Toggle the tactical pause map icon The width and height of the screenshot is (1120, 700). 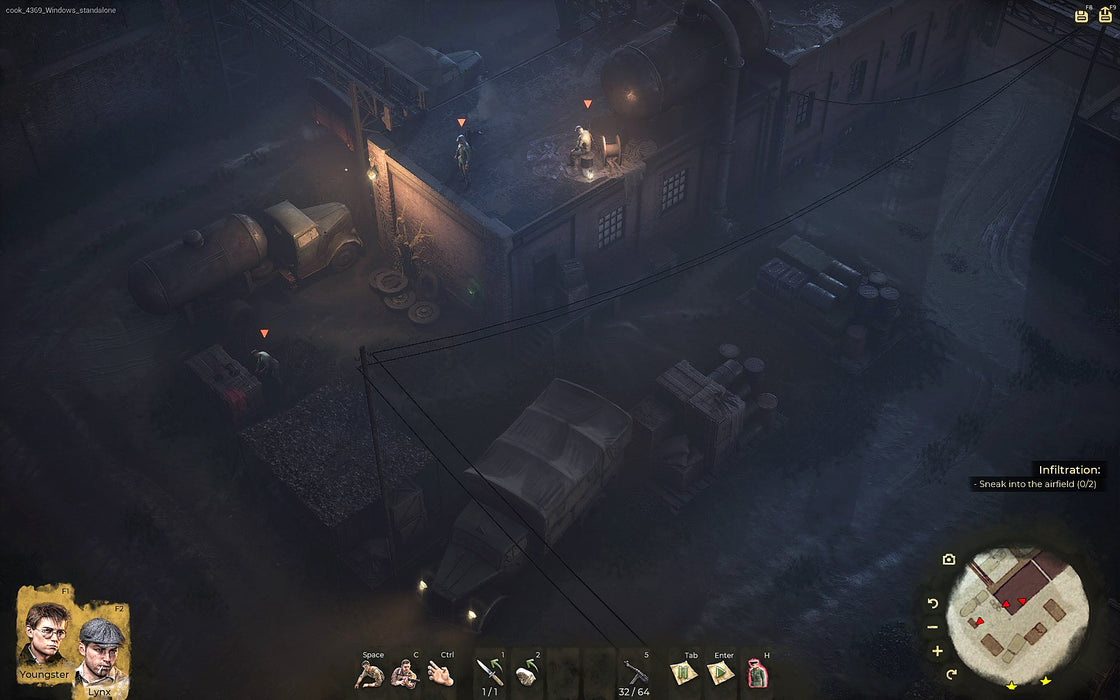coord(685,674)
